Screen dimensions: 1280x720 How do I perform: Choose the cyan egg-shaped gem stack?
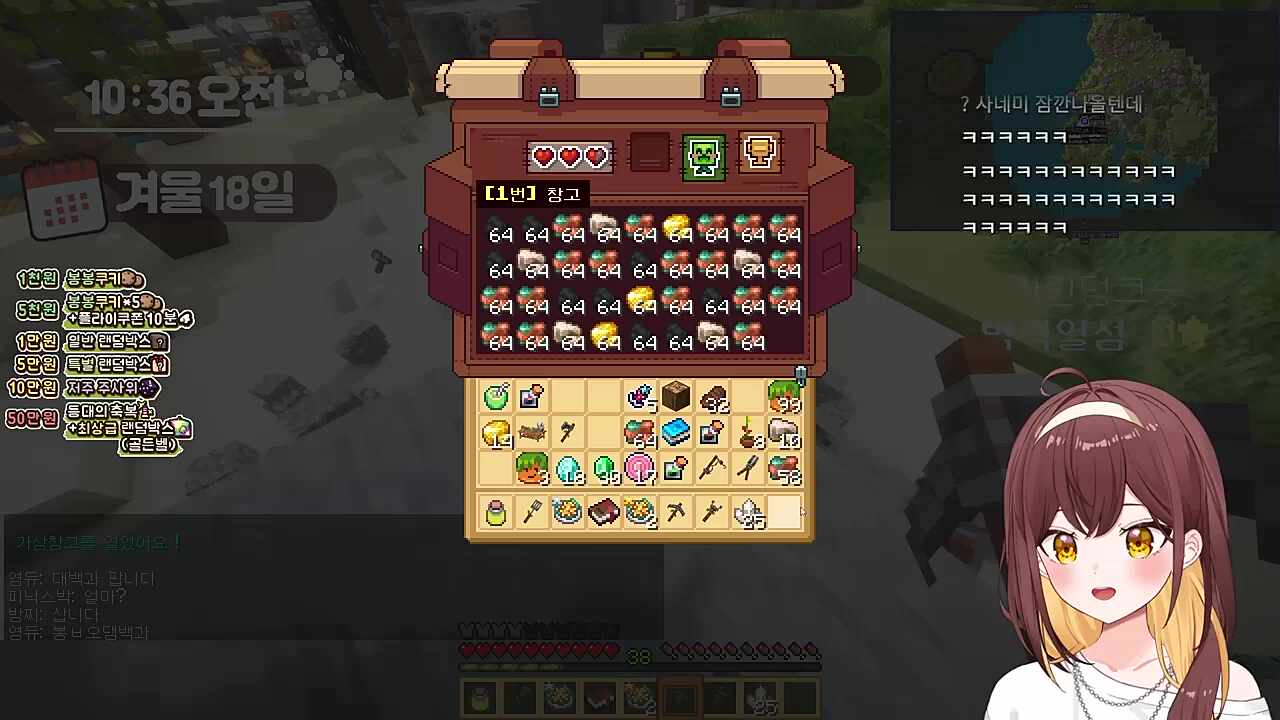(568, 468)
